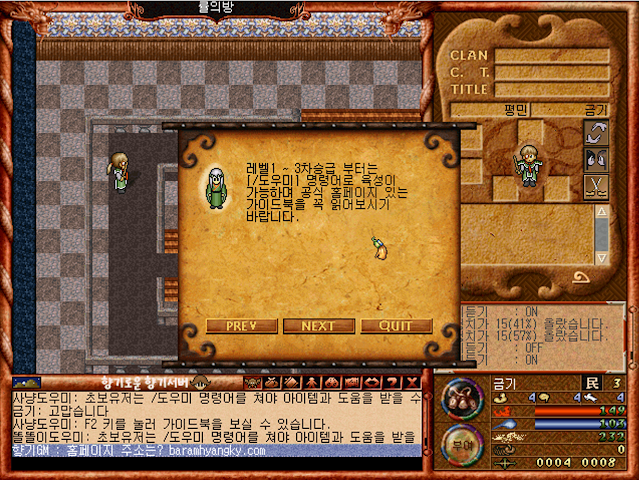The width and height of the screenshot is (639, 480).
Task: Close the helper dialog with QUIT
Action: [396, 326]
